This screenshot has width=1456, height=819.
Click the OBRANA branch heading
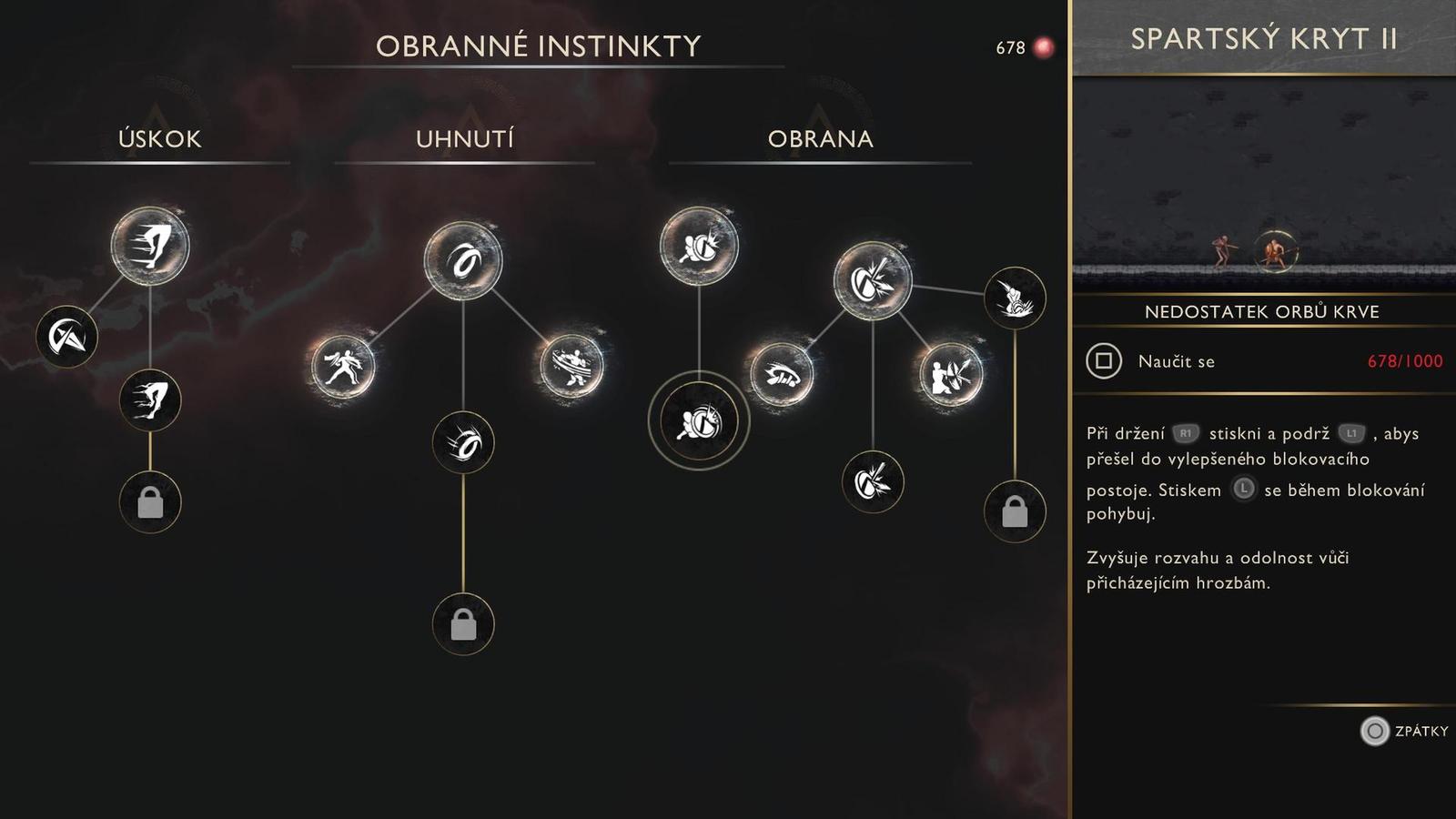(818, 138)
